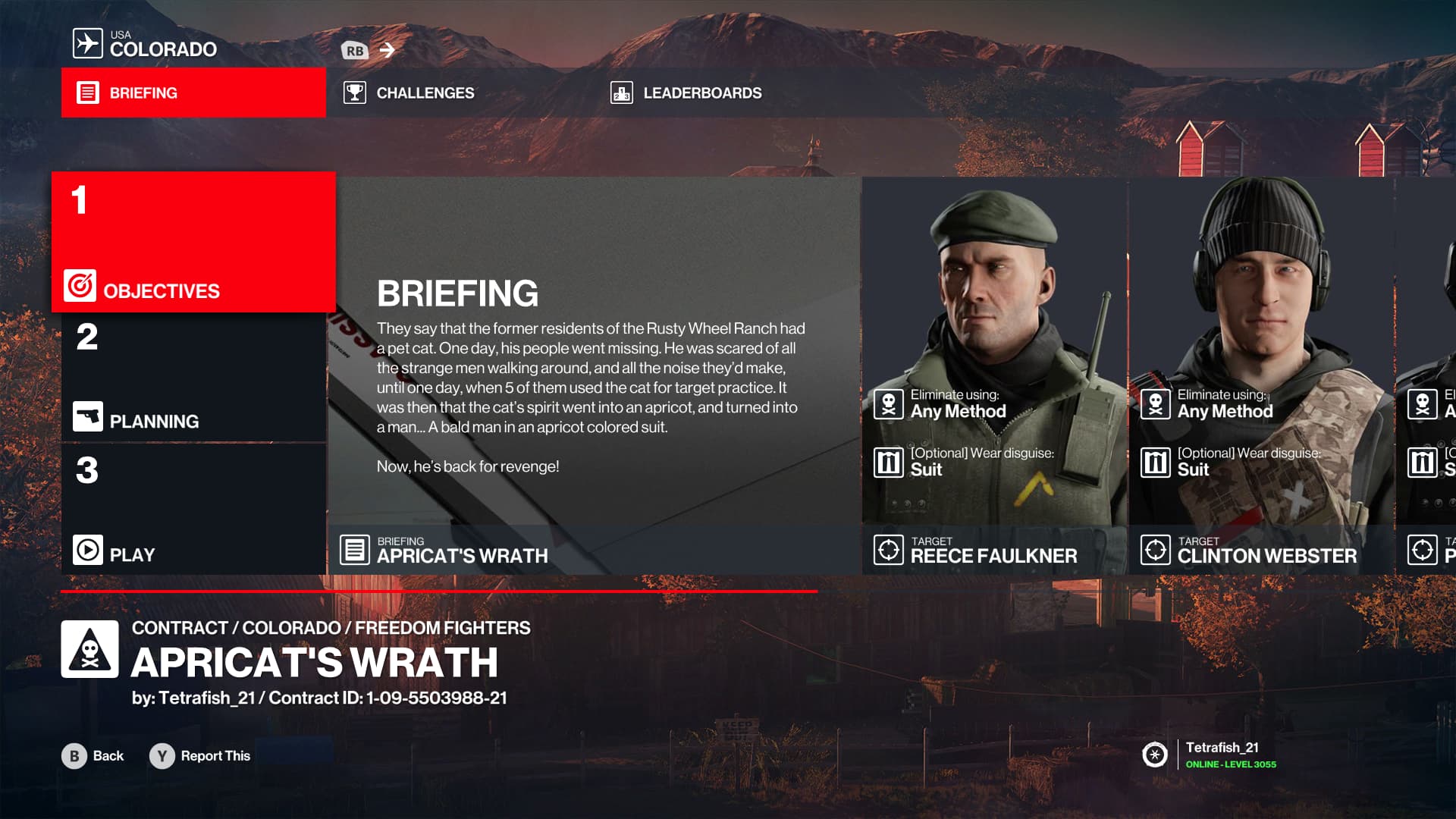Select target Clinton Webster card
The height and width of the screenshot is (819, 1456).
(x=1261, y=375)
